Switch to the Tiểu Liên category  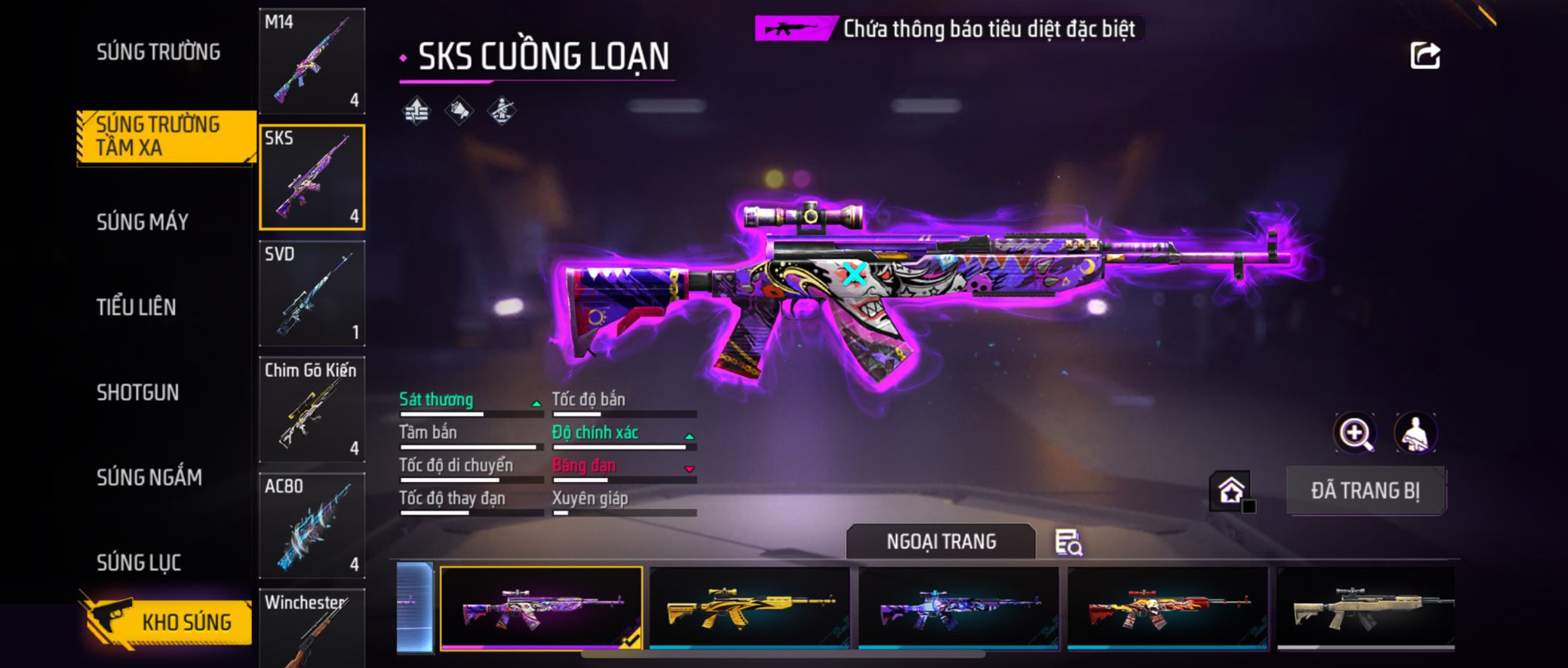click(136, 307)
